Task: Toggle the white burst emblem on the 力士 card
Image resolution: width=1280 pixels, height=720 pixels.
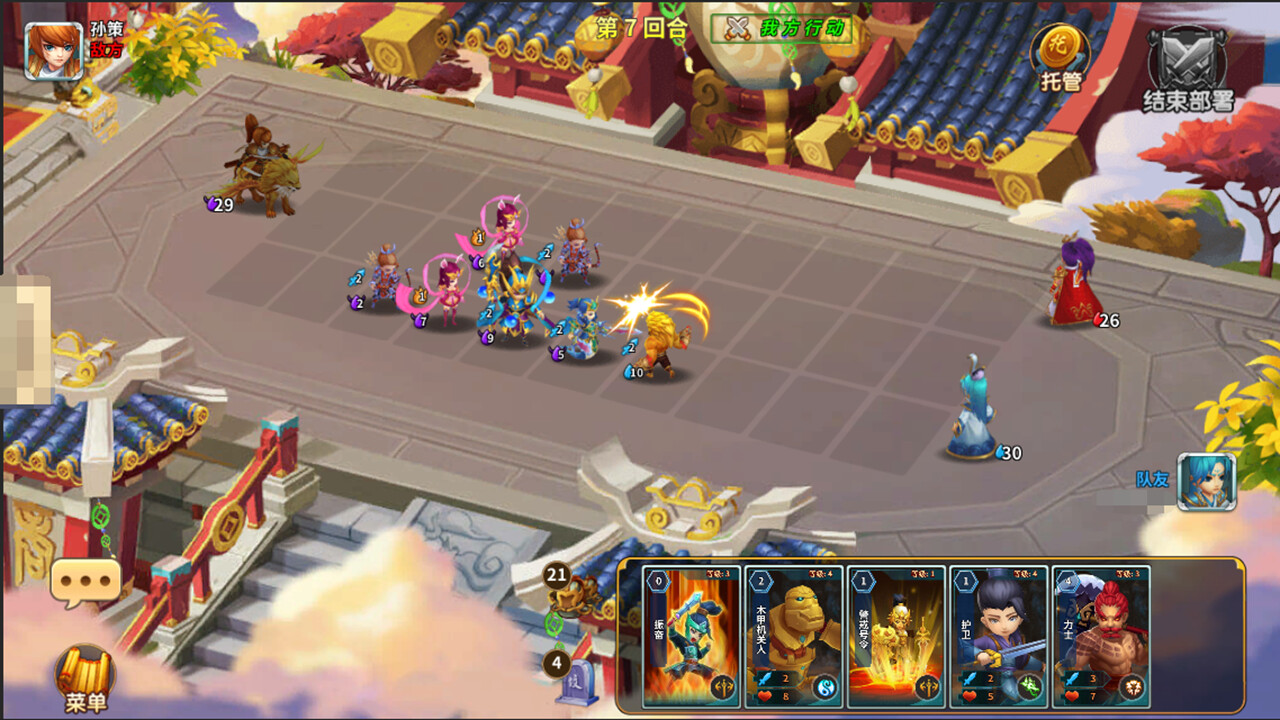Action: (1133, 688)
